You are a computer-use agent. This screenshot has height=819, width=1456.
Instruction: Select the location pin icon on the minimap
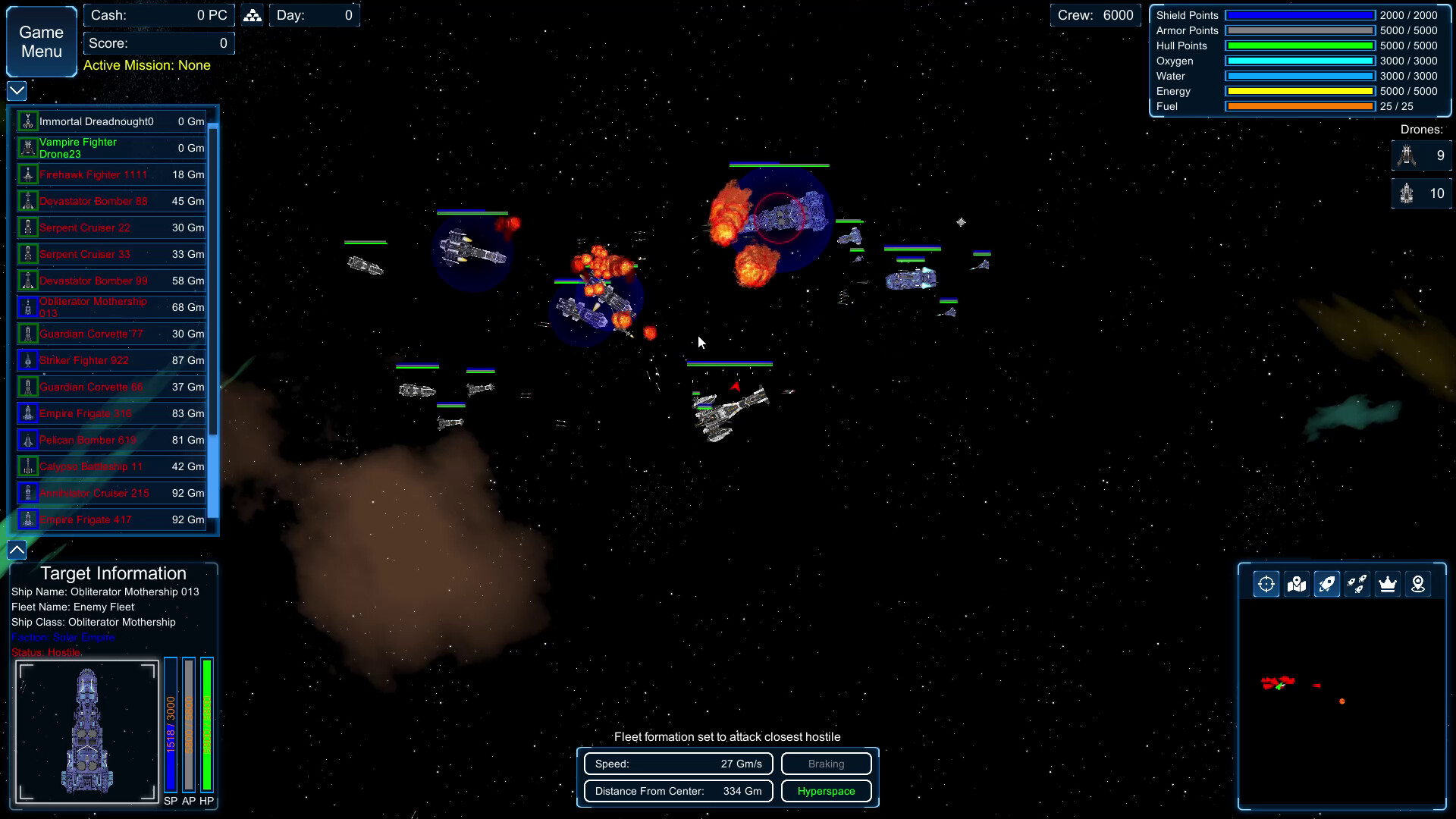1418,584
